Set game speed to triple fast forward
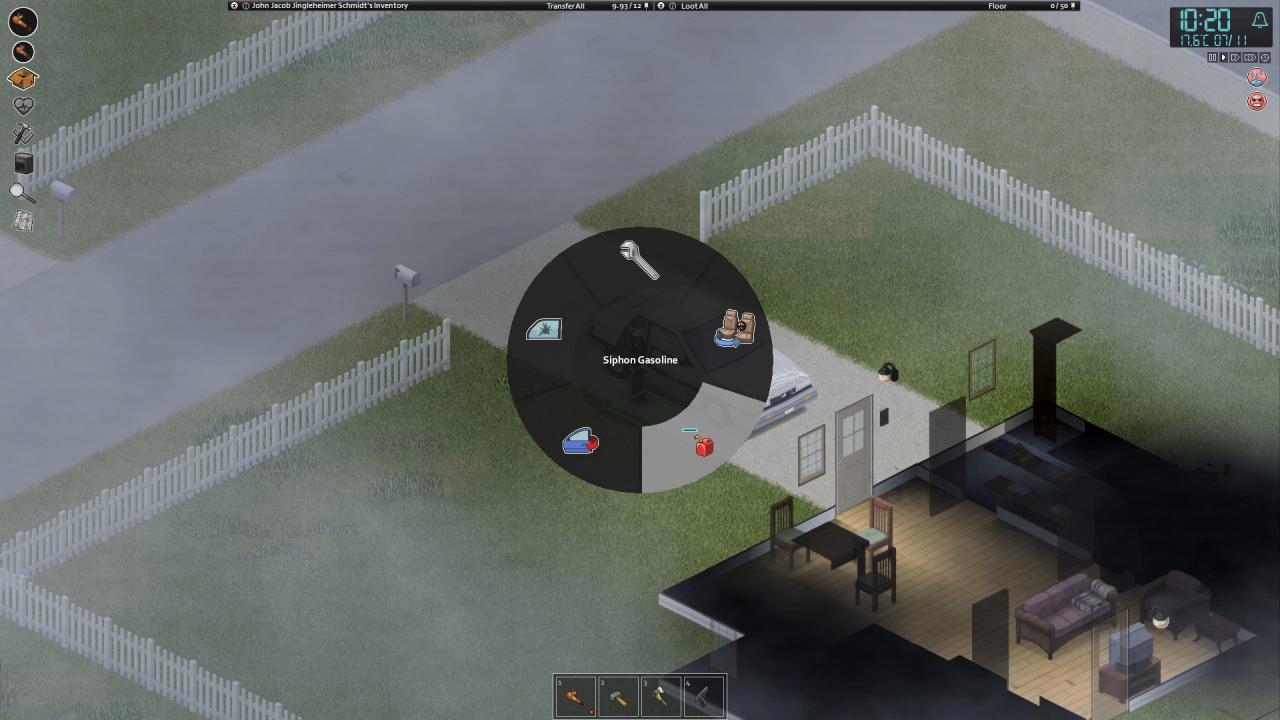This screenshot has width=1280, height=720. pos(1249,58)
